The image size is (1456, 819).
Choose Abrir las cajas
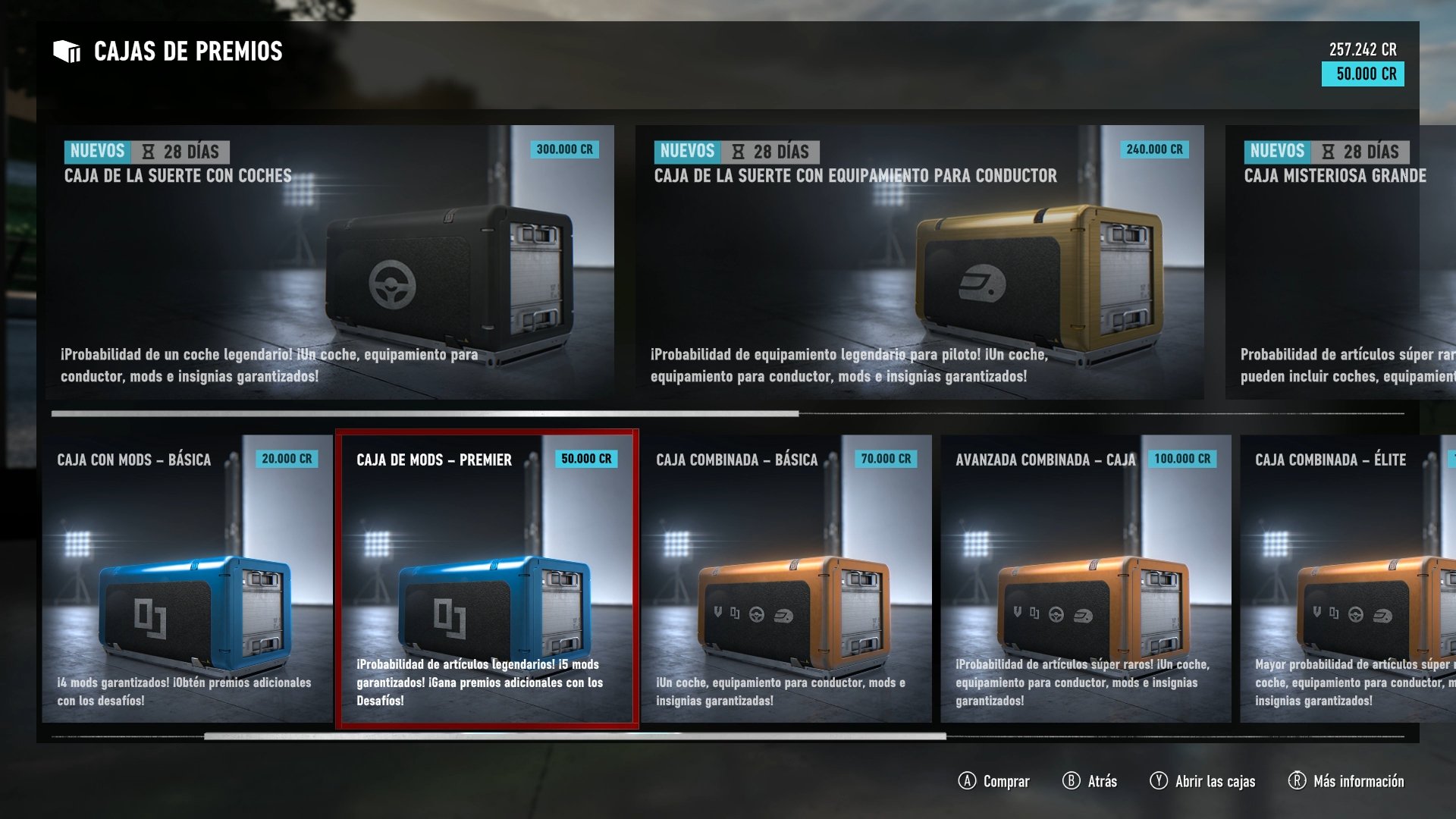[x=1203, y=781]
